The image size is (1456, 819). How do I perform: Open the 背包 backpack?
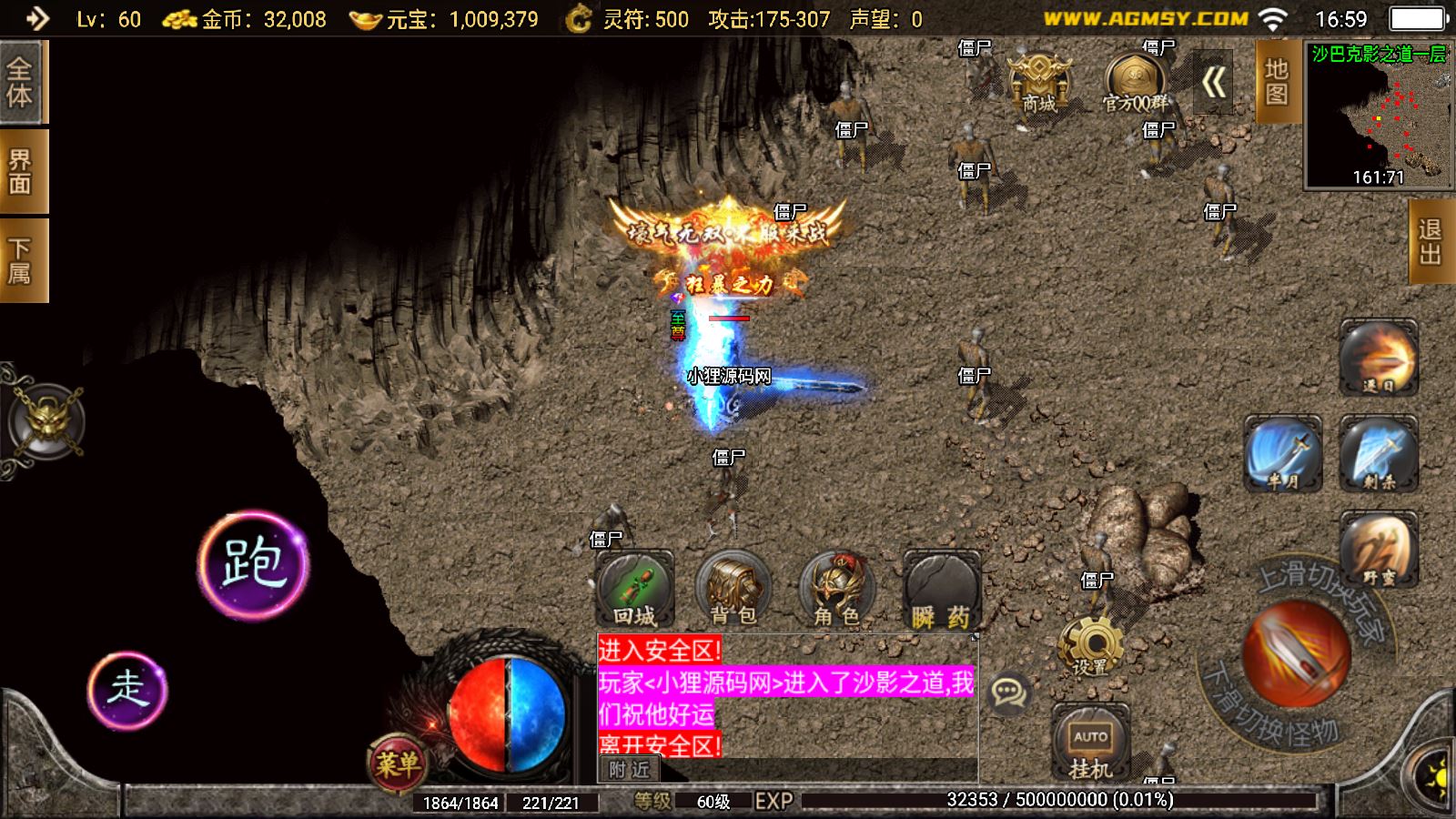[x=733, y=589]
